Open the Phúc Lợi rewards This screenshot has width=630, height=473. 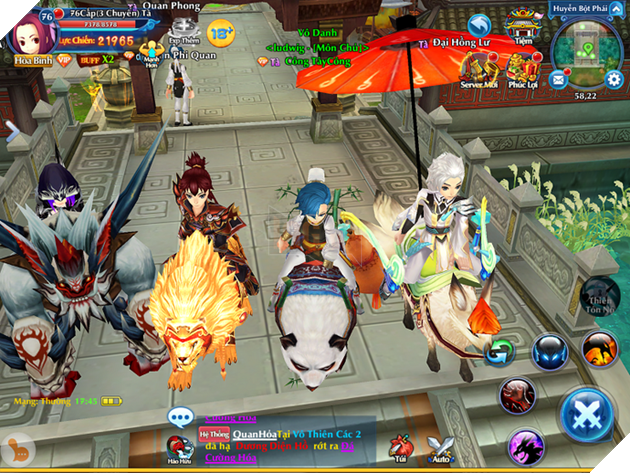522,70
